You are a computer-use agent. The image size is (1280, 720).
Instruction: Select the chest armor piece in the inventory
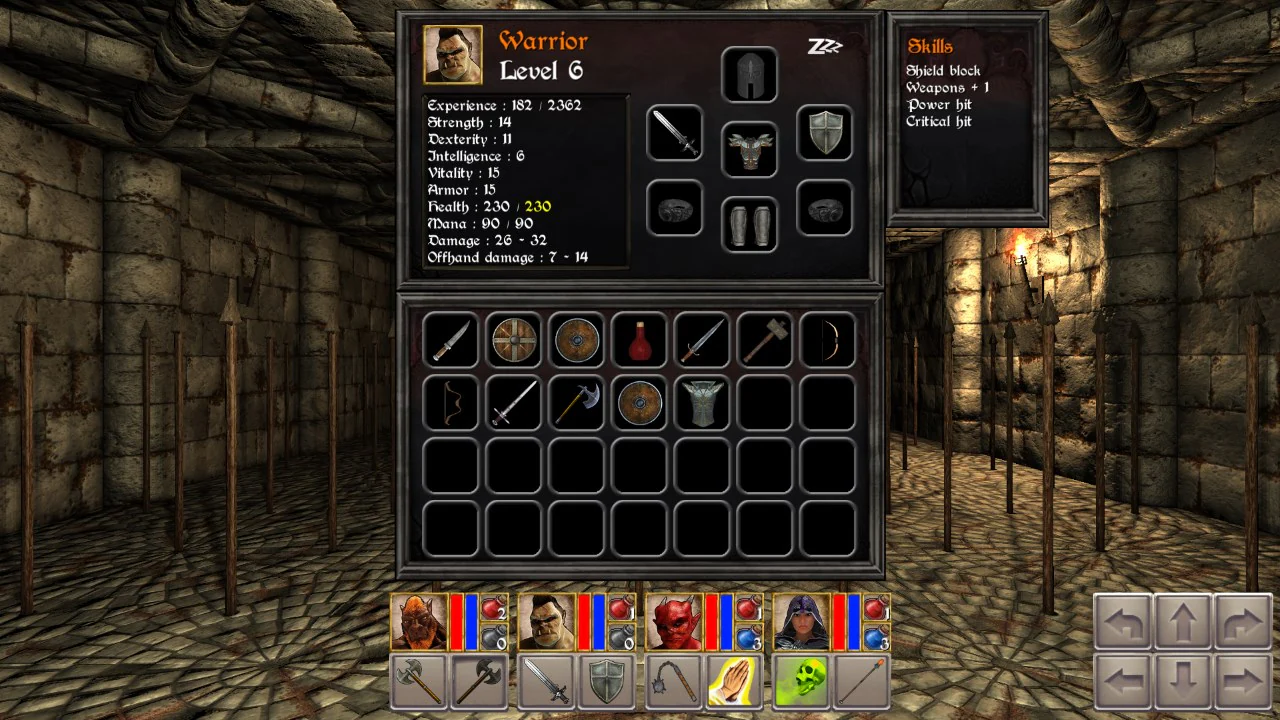(x=701, y=403)
